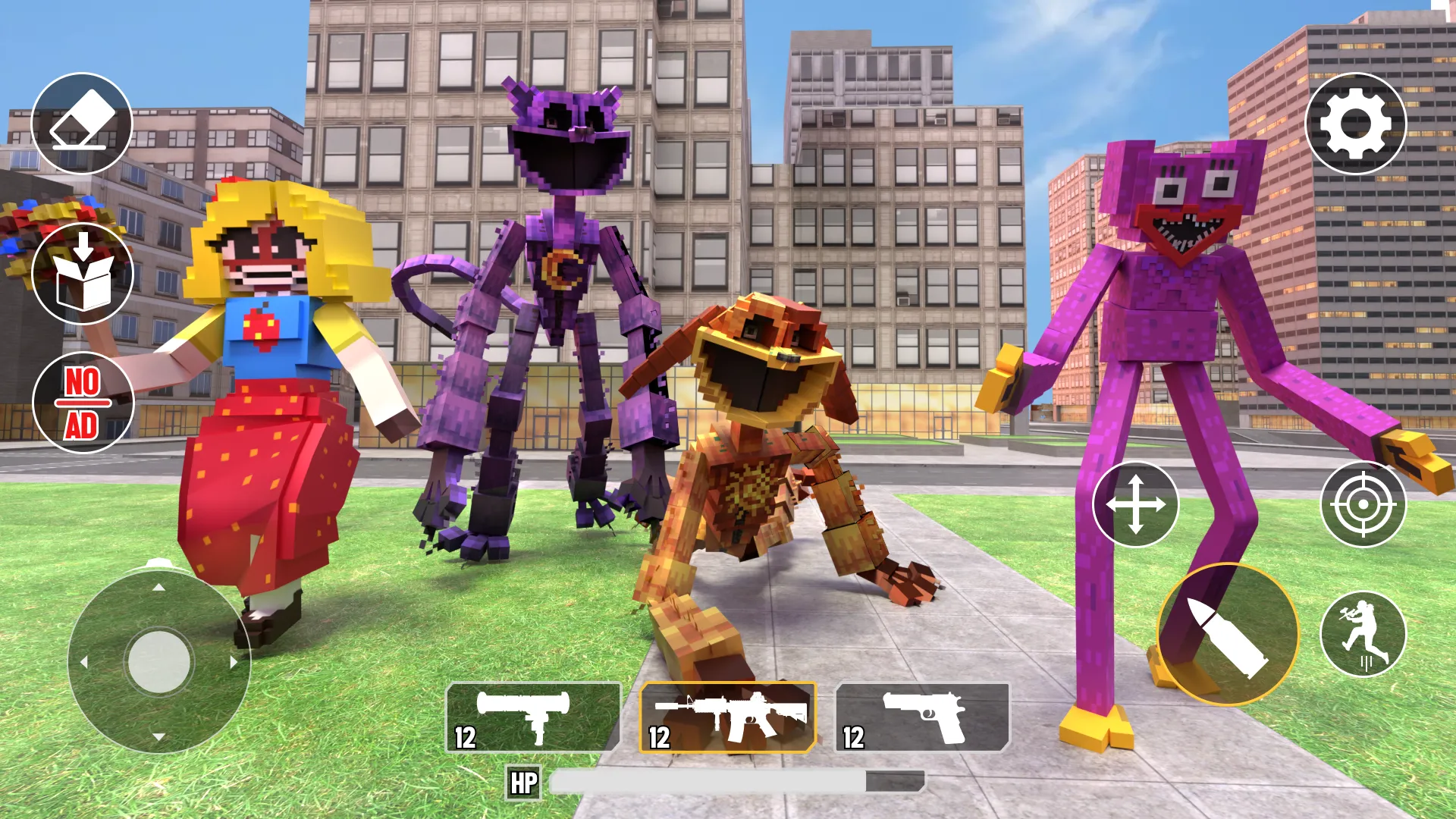Open the gear settings menu
The image size is (1456, 819).
point(1355,124)
